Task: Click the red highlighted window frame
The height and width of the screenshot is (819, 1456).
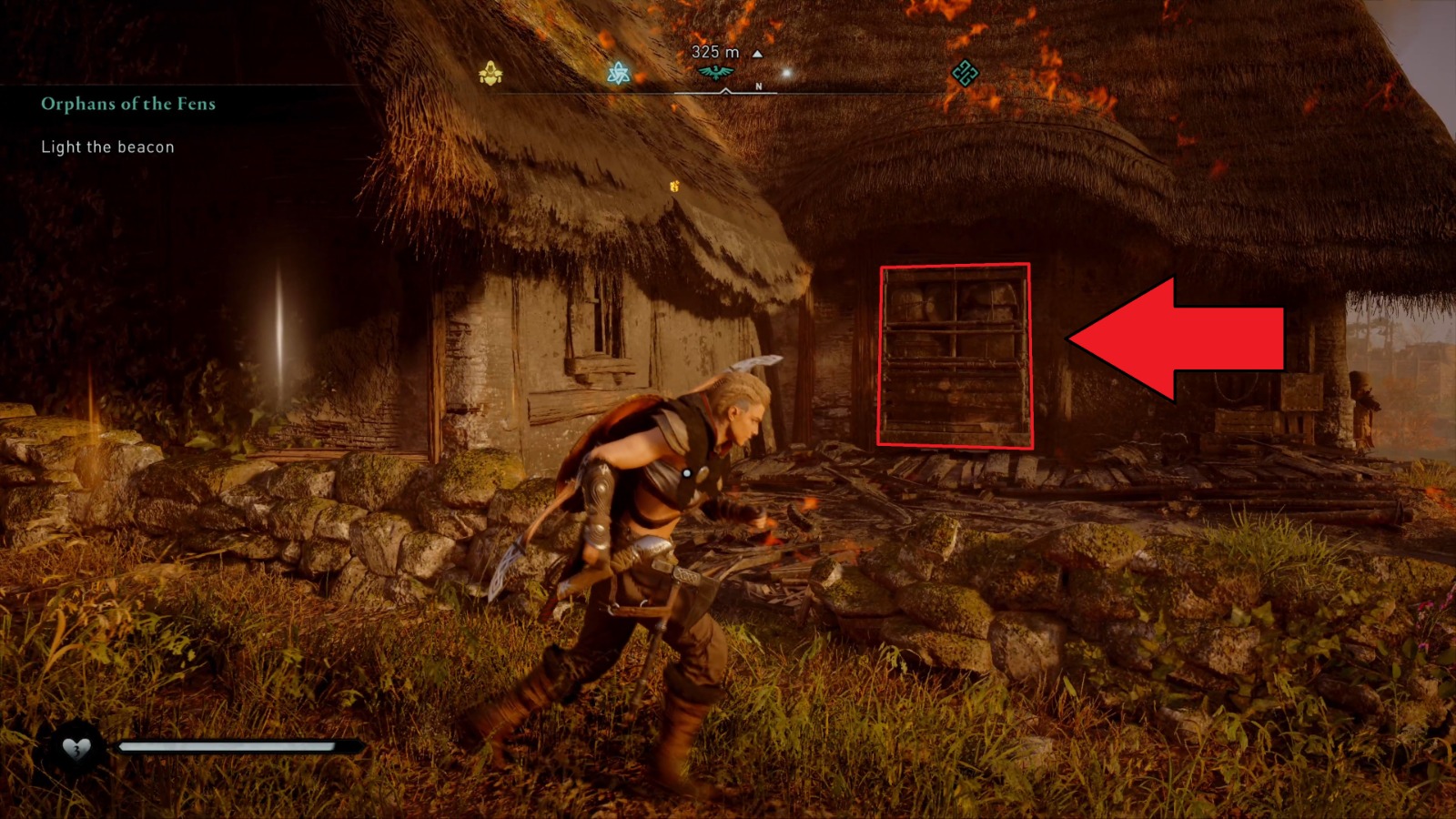Action: click(x=955, y=355)
